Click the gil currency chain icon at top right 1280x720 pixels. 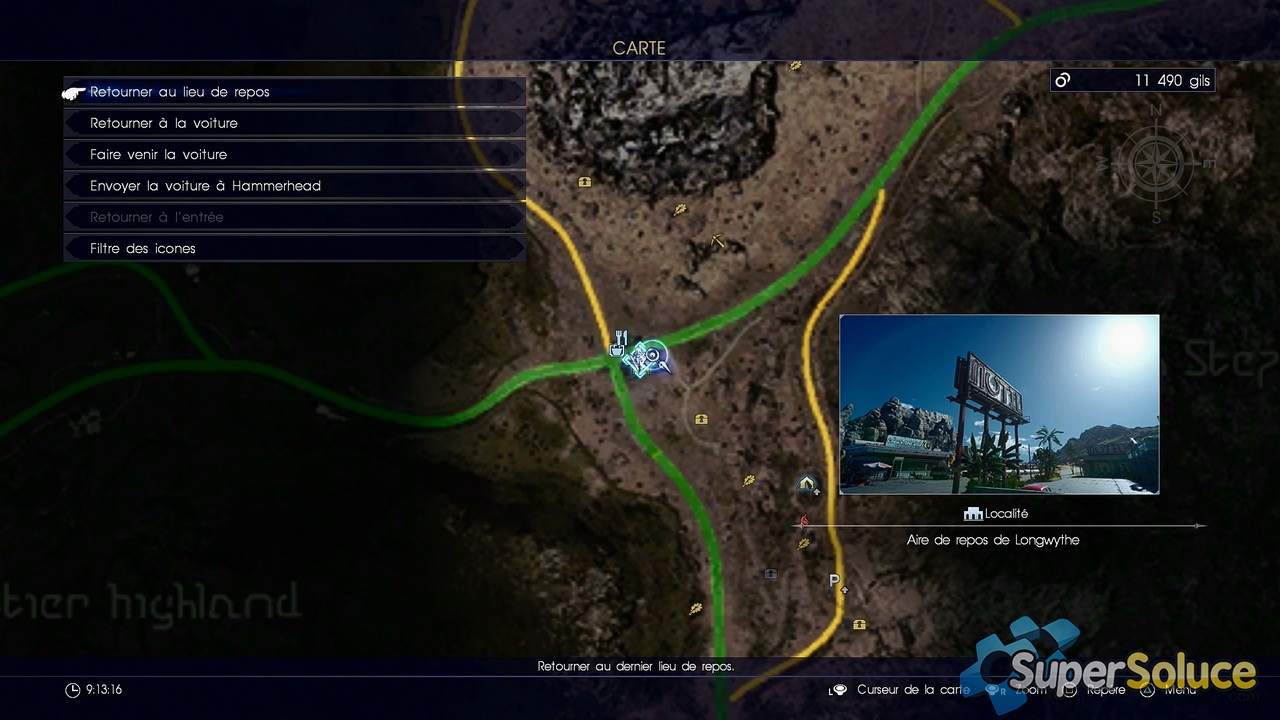[1060, 80]
